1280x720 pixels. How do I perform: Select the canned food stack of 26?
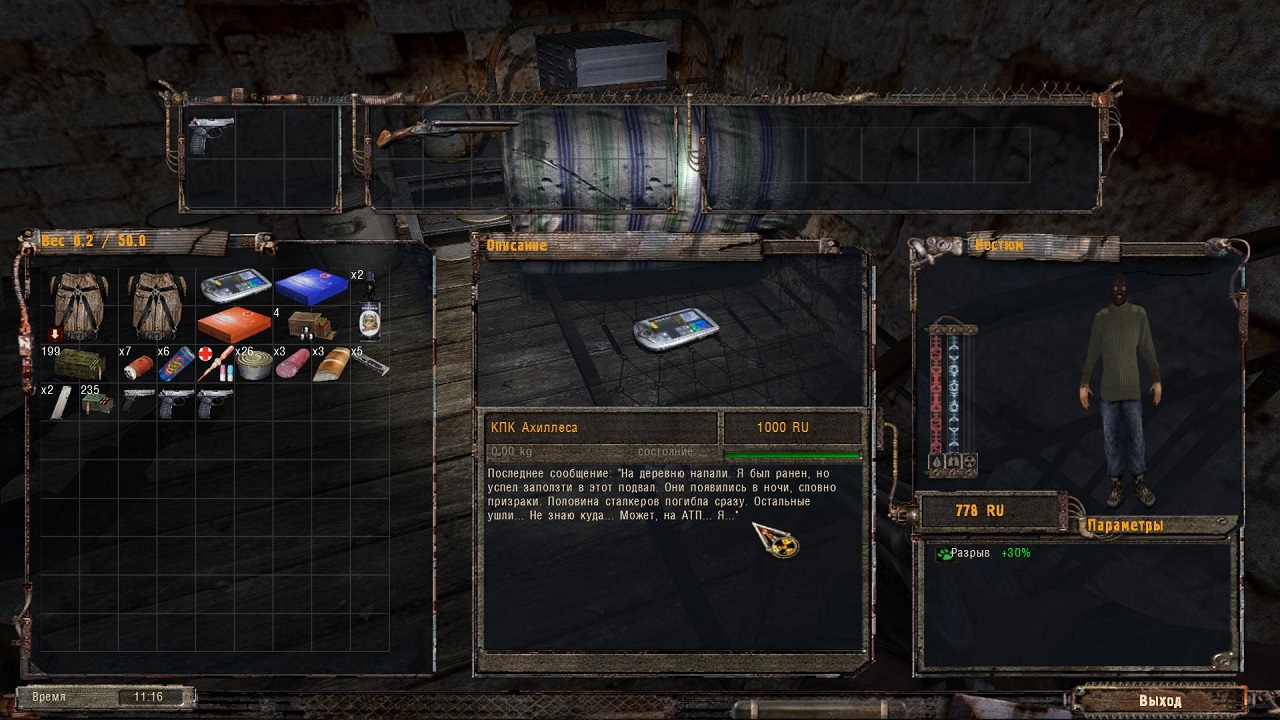[254, 364]
